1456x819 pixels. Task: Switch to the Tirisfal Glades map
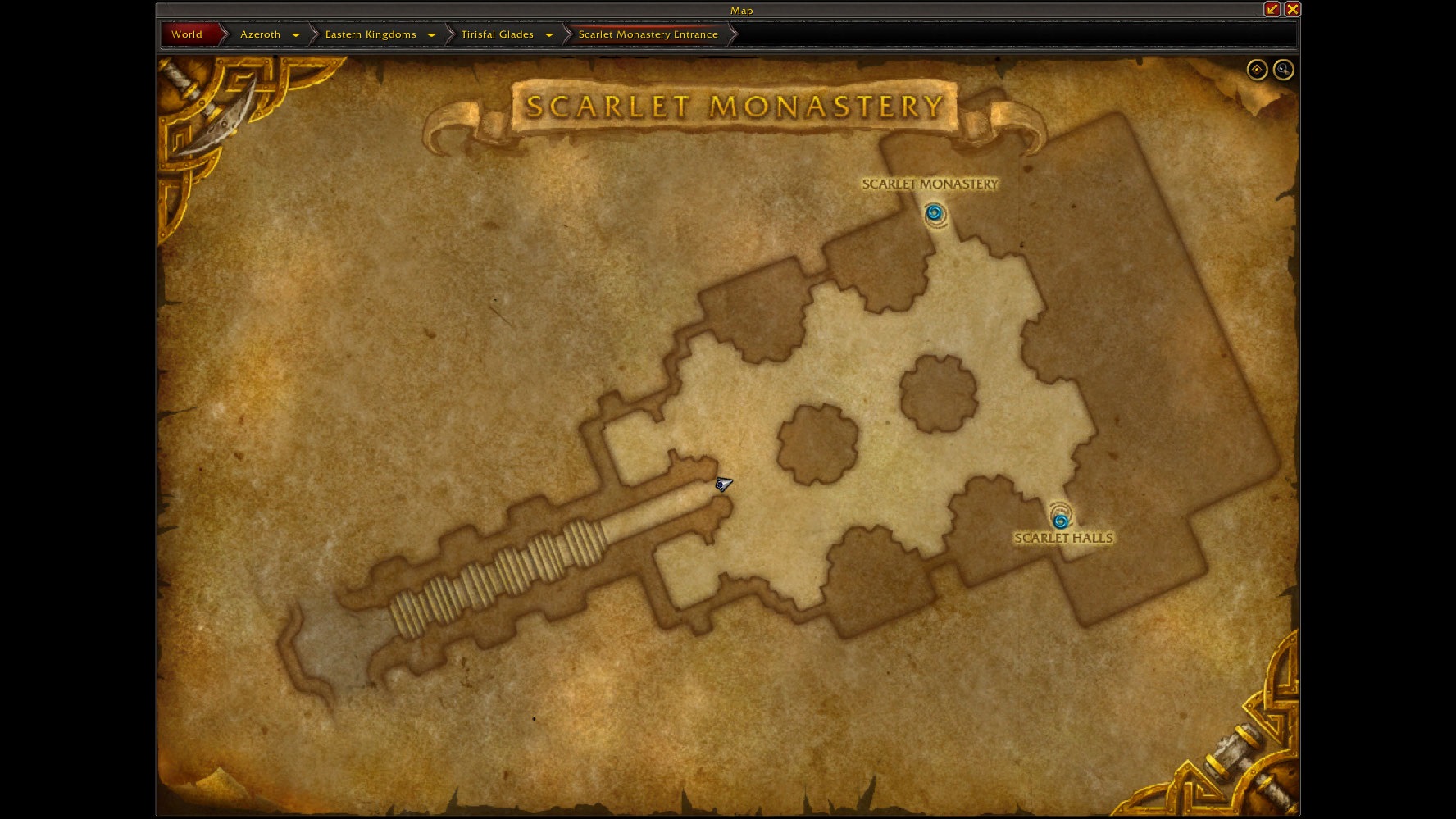click(497, 34)
